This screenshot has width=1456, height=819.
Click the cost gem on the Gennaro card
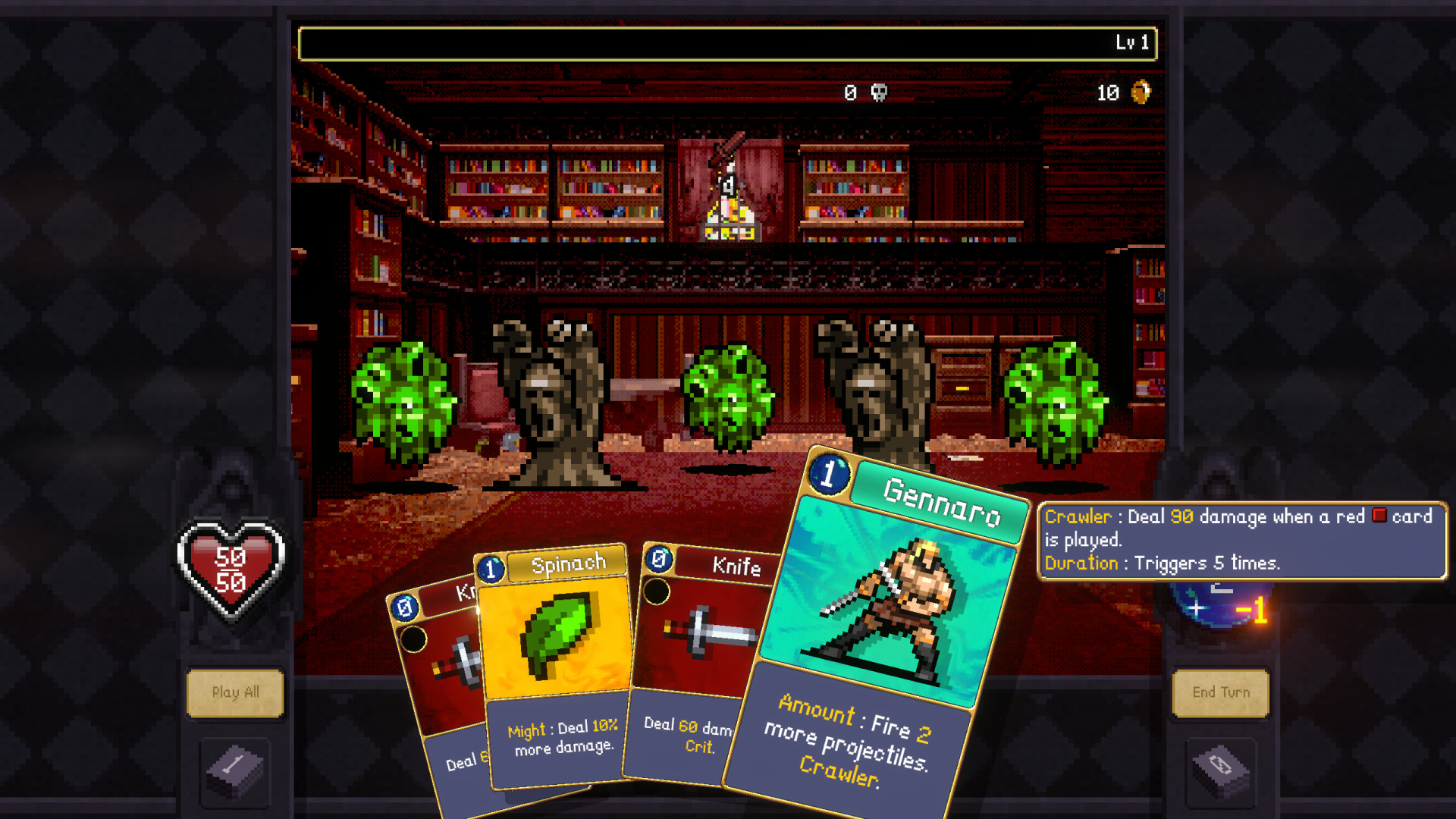coord(827,475)
